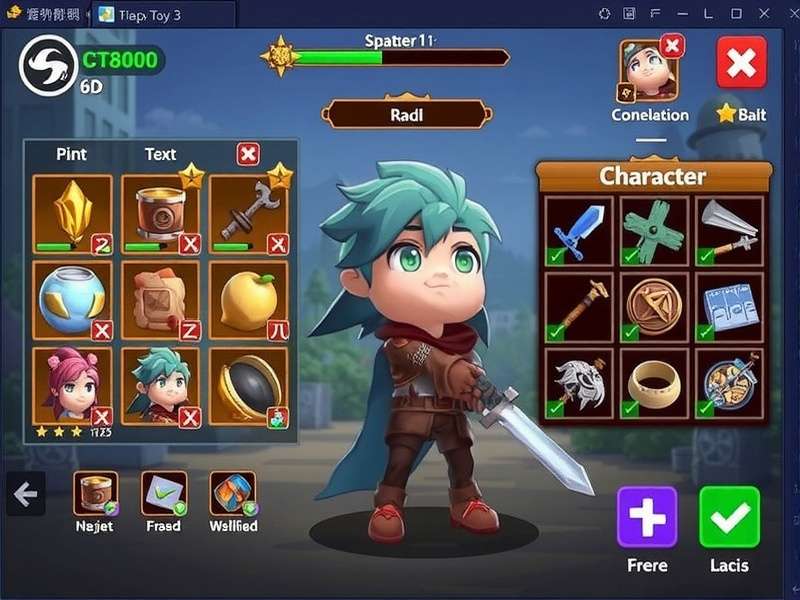This screenshot has height=600, width=800.
Task: Select the round bronze shield slot
Action: (x=654, y=306)
